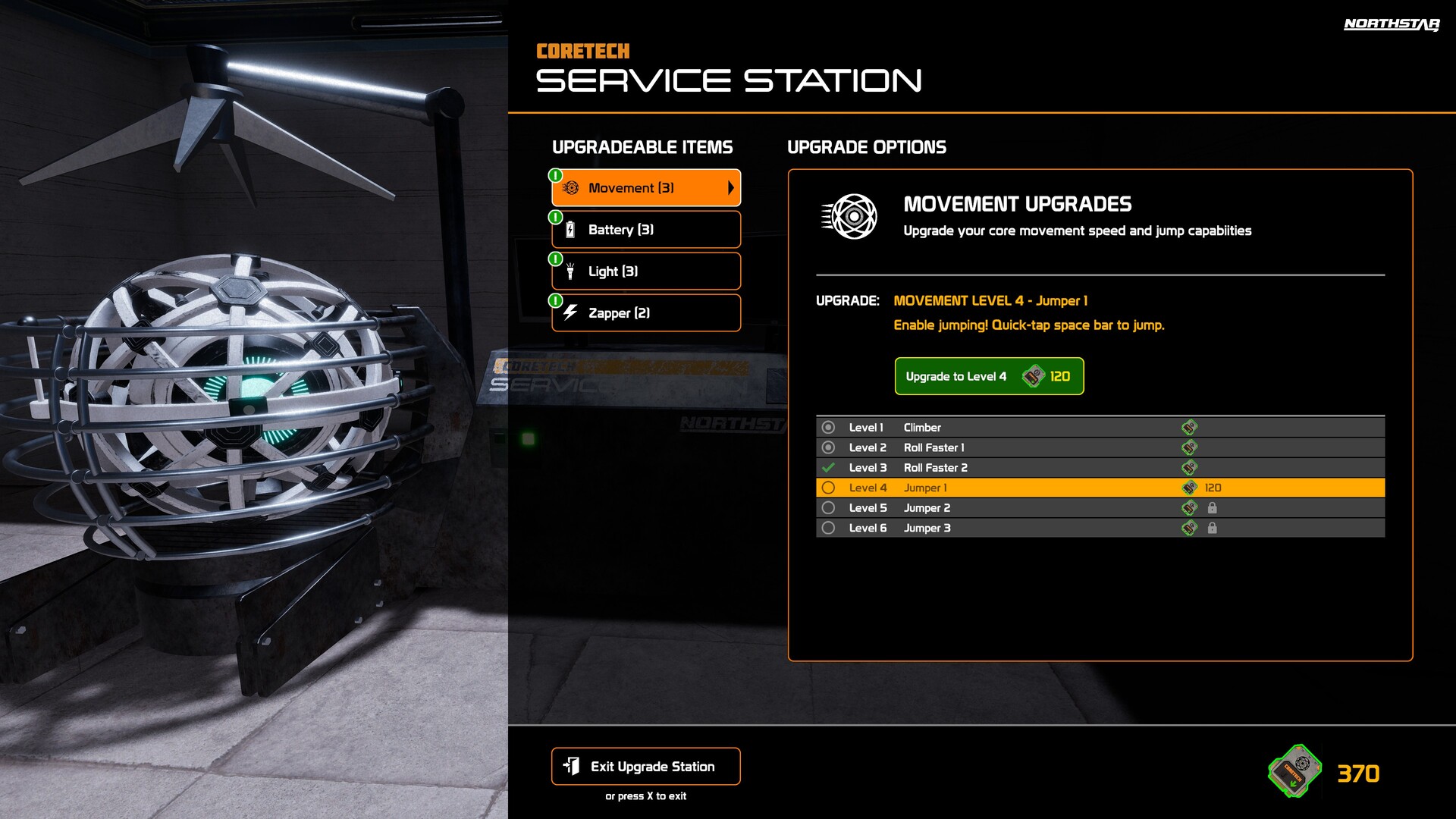The width and height of the screenshot is (1456, 819).
Task: Click the Upgrade to Level 4 button
Action: click(989, 376)
